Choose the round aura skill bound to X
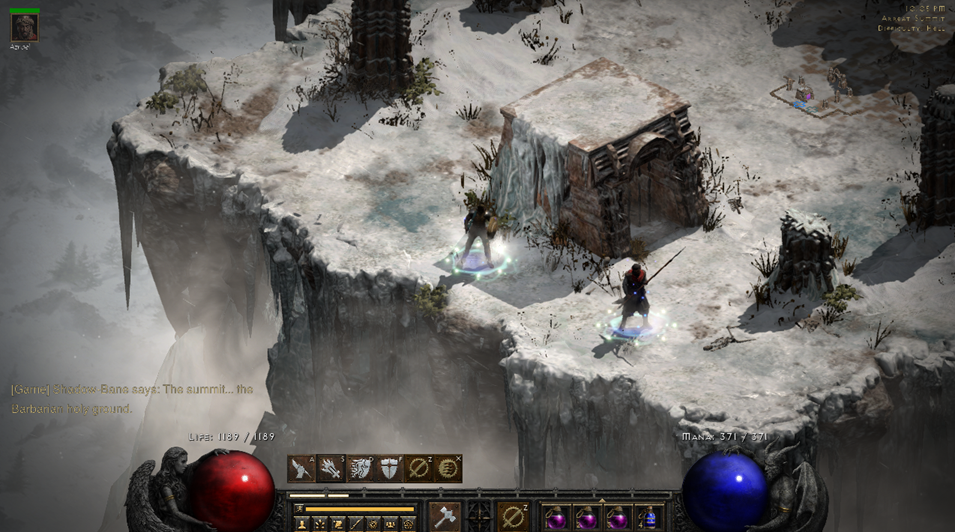The image size is (955, 532). [449, 468]
